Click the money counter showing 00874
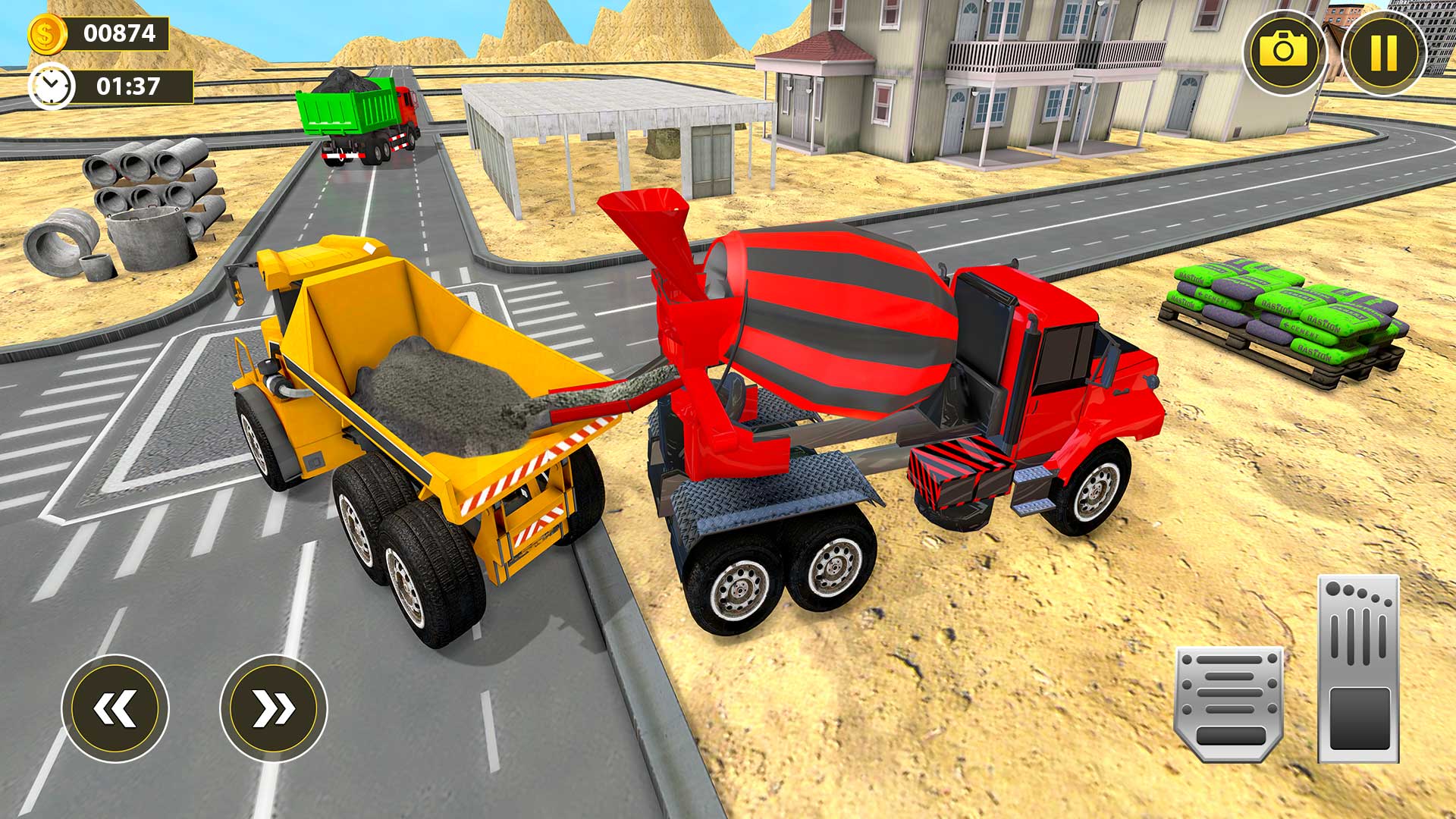Viewport: 1456px width, 819px height. [121, 34]
